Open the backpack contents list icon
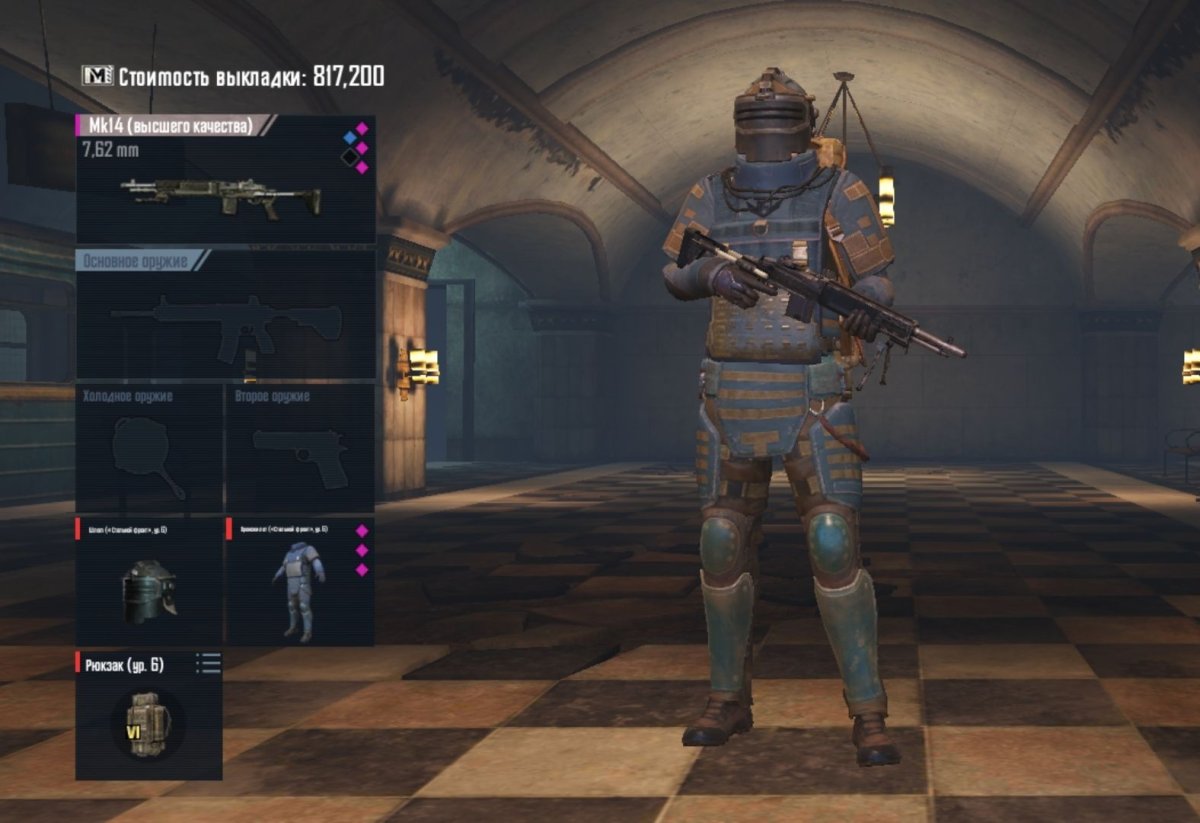The image size is (1200, 823). pyautogui.click(x=208, y=663)
